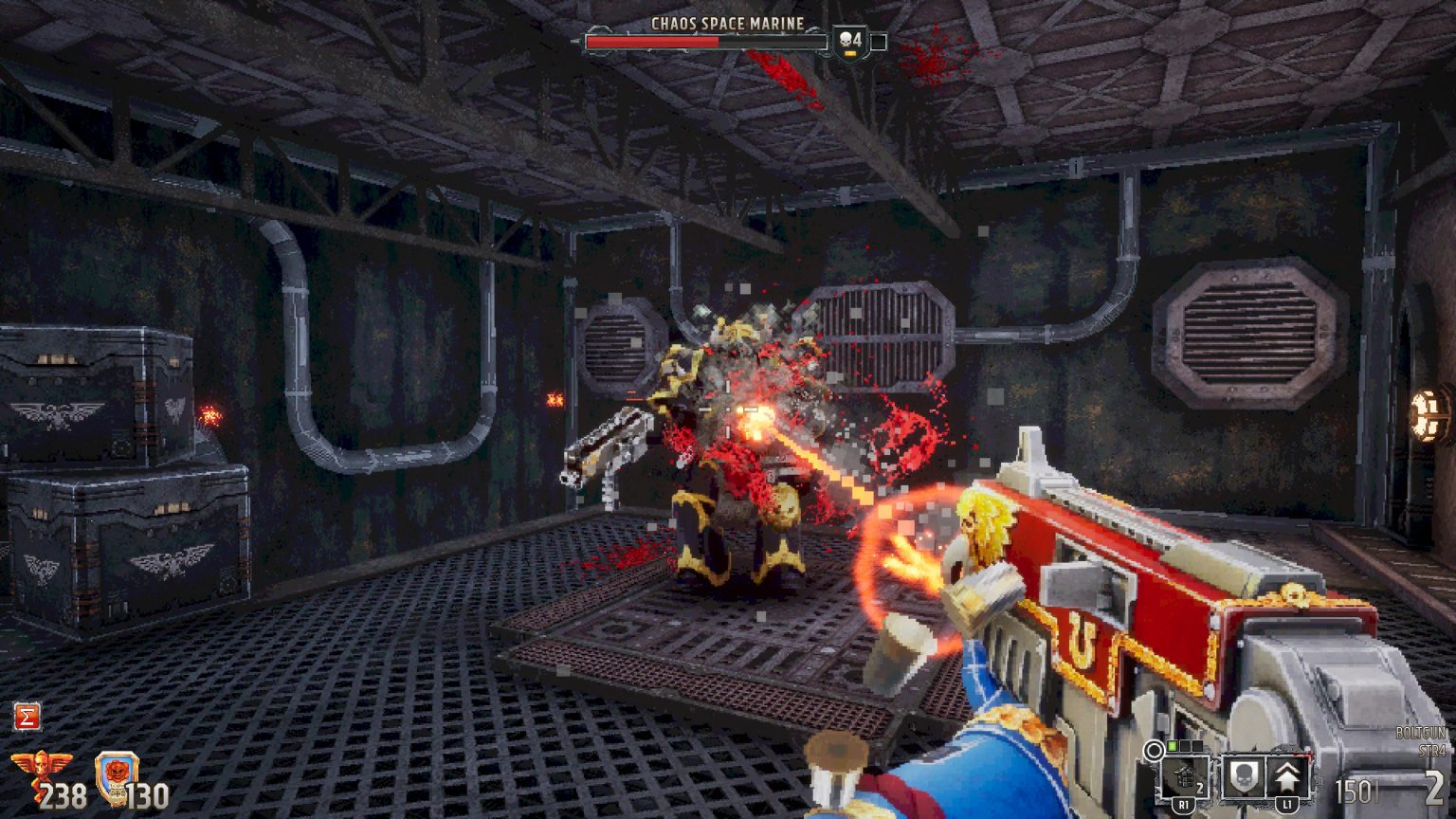Image resolution: width=1456 pixels, height=819 pixels.
Task: Select the L1 dash arrow icon
Action: coord(1287,777)
